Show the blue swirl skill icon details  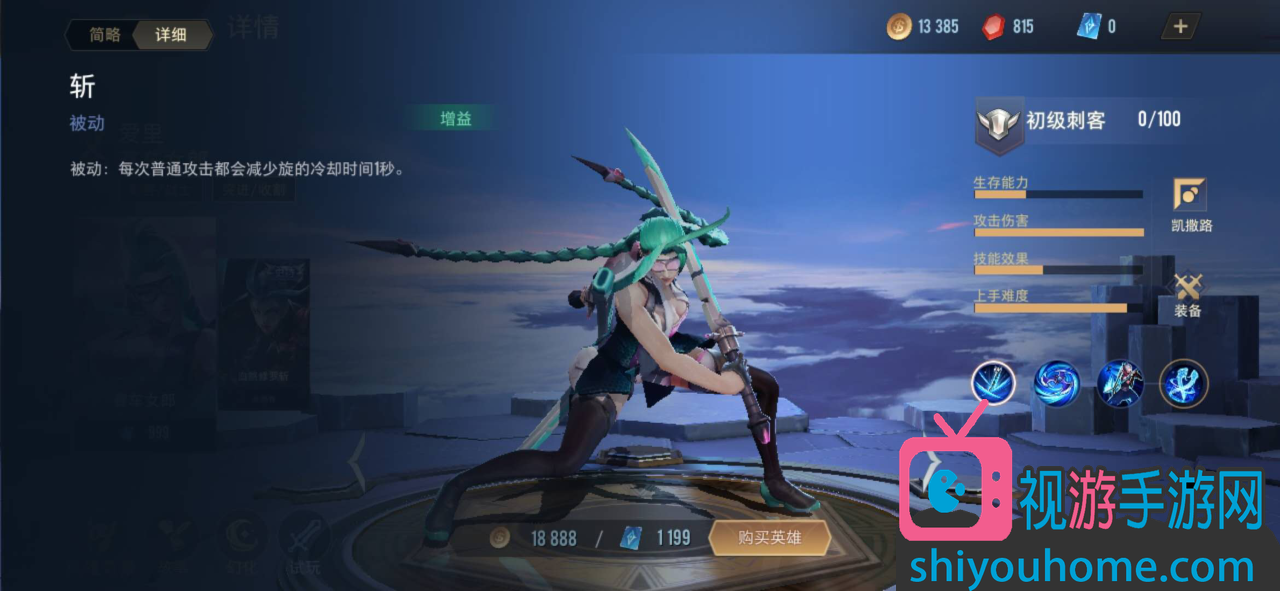1056,383
